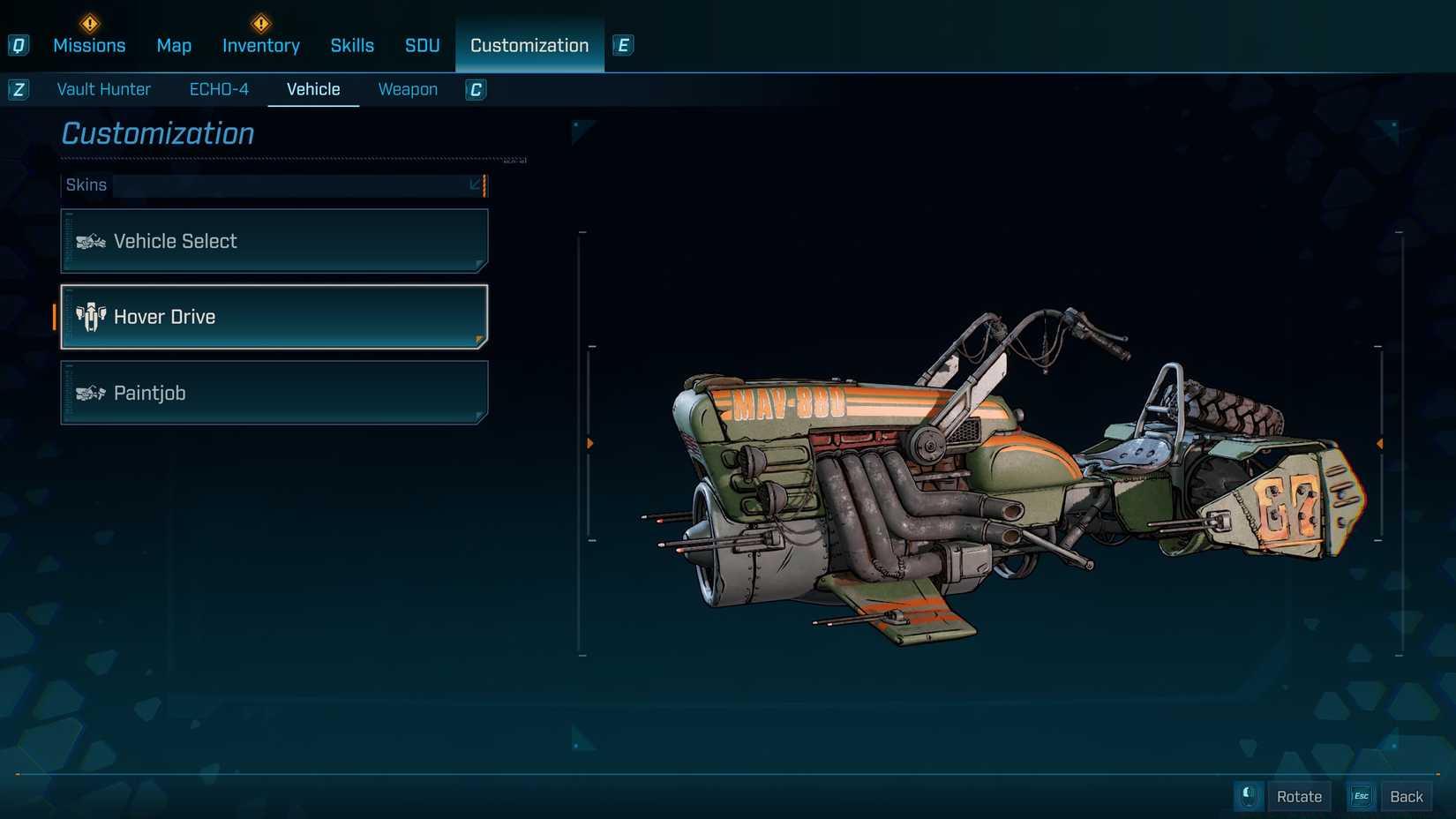The image size is (1456, 819).
Task: Click the Q key icon beside Missions
Action: 18,45
